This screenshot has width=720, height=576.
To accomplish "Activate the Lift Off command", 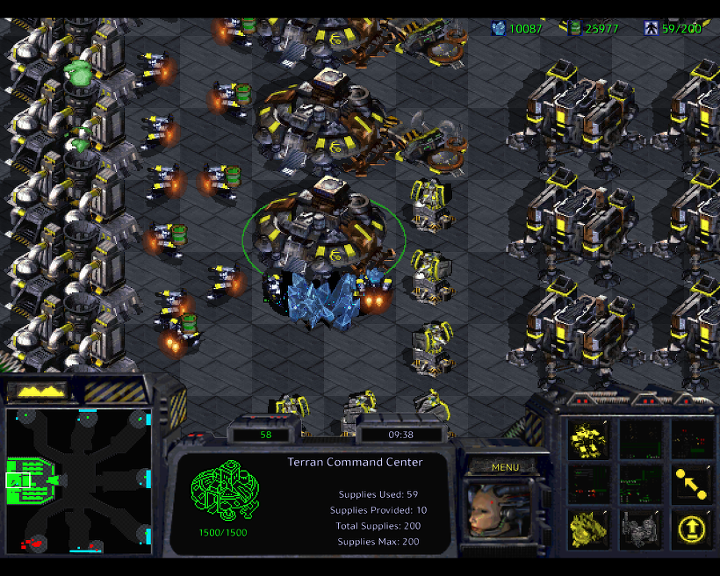I will coord(690,528).
